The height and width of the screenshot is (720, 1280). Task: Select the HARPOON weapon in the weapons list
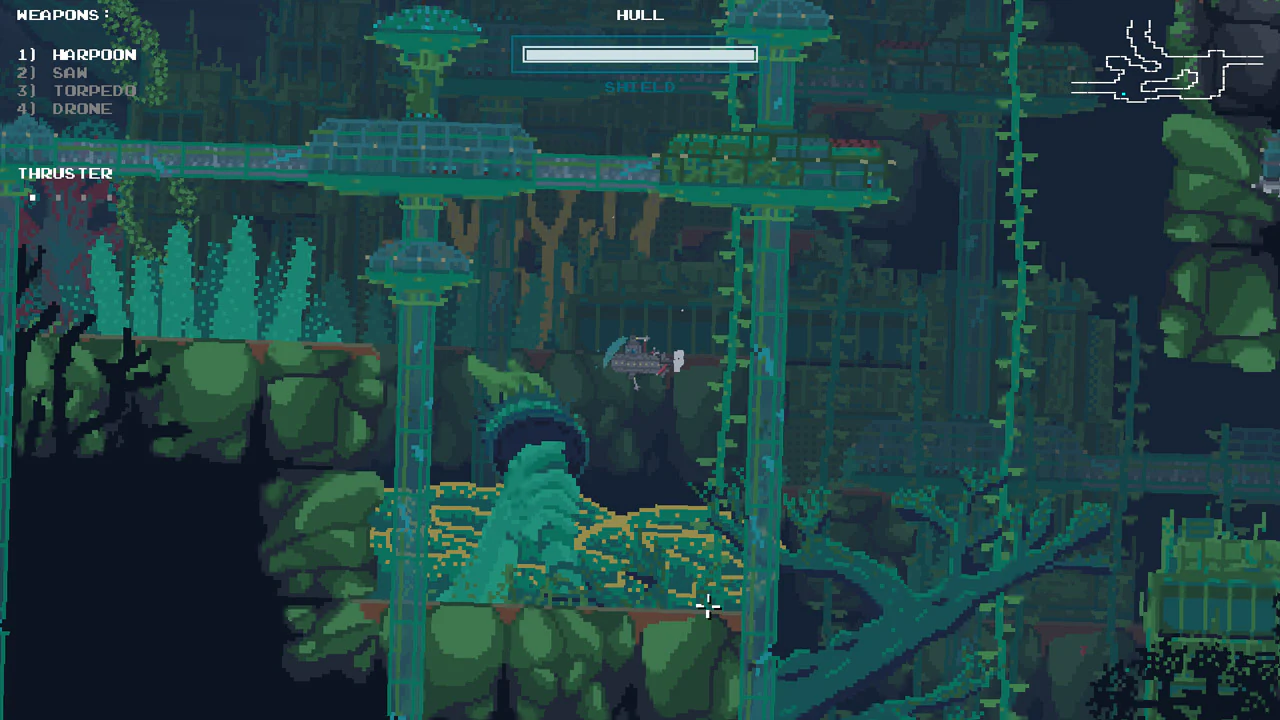(x=95, y=54)
